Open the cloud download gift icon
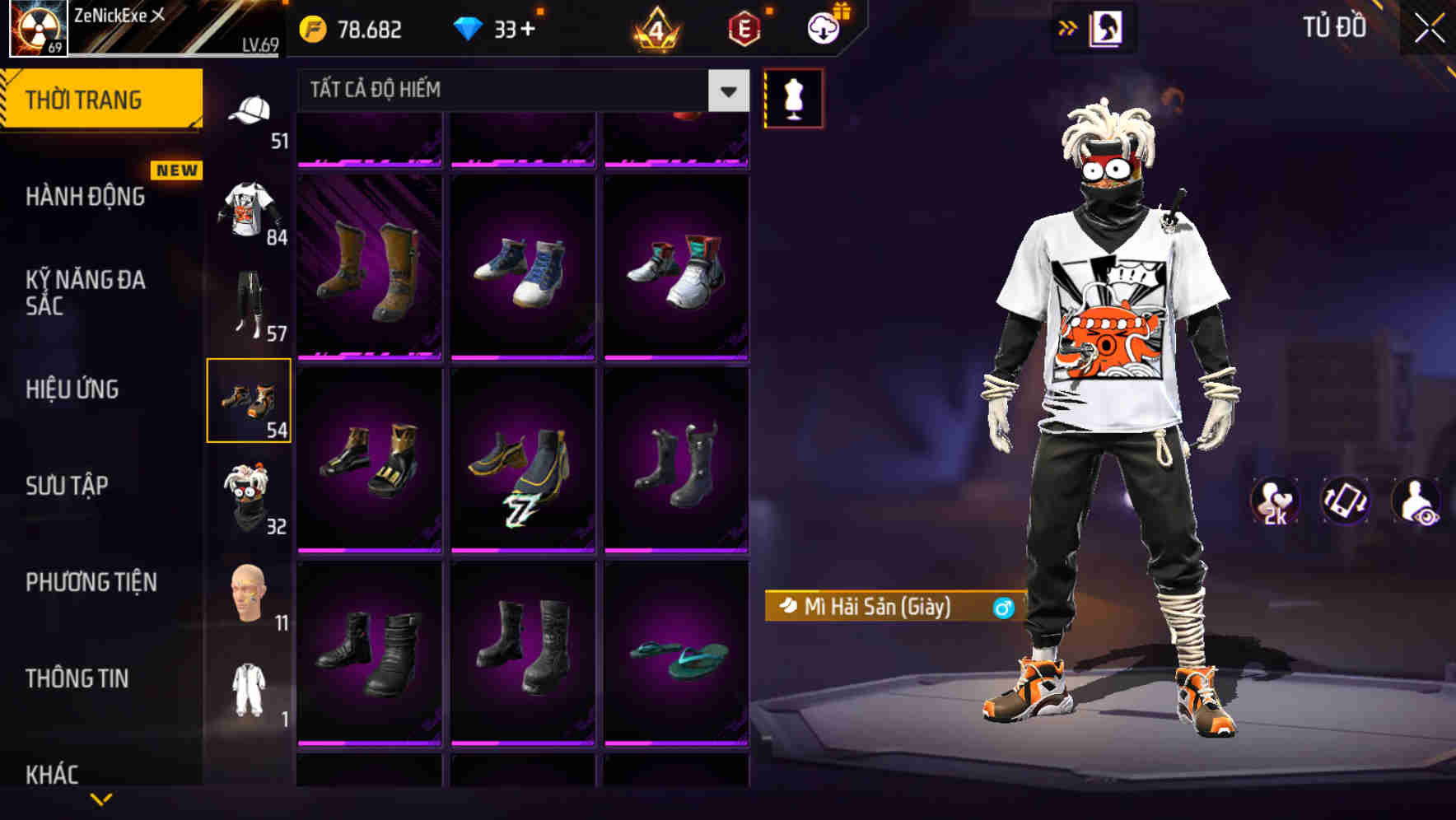 pos(824,27)
